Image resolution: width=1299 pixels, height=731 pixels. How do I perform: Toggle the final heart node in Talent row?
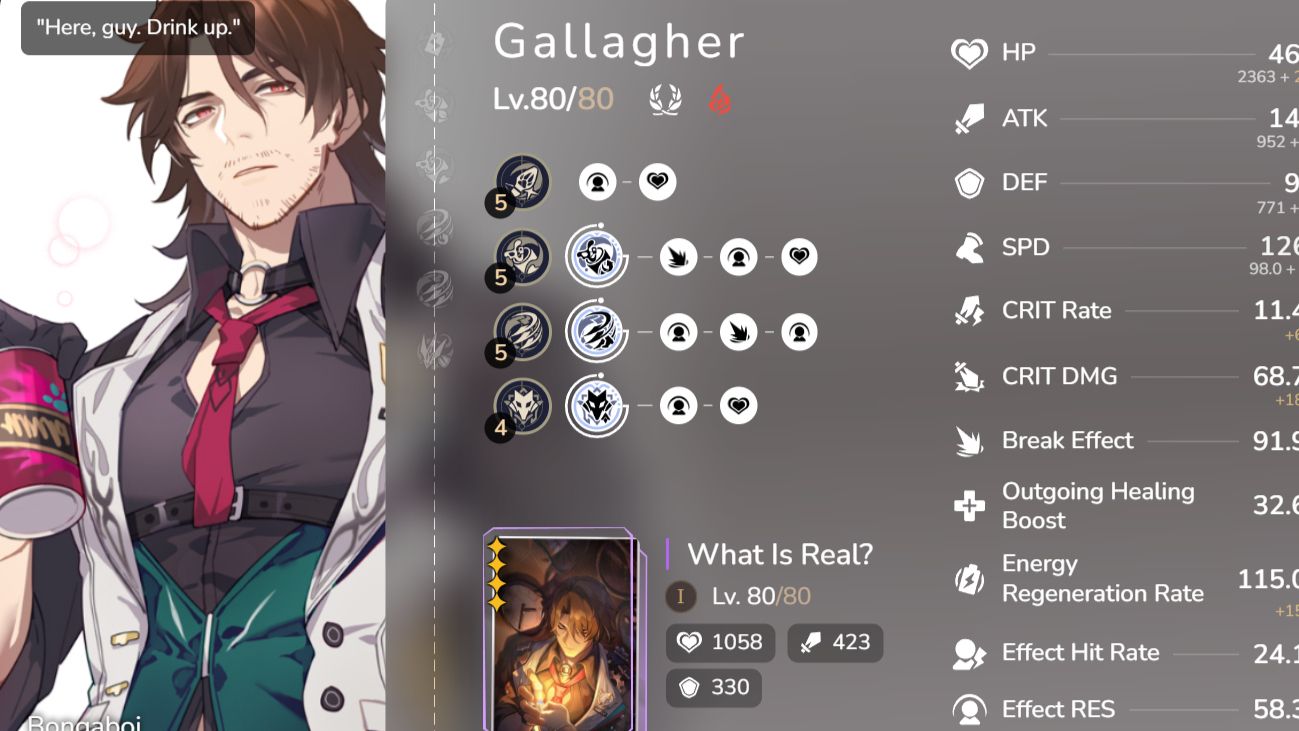(x=738, y=405)
